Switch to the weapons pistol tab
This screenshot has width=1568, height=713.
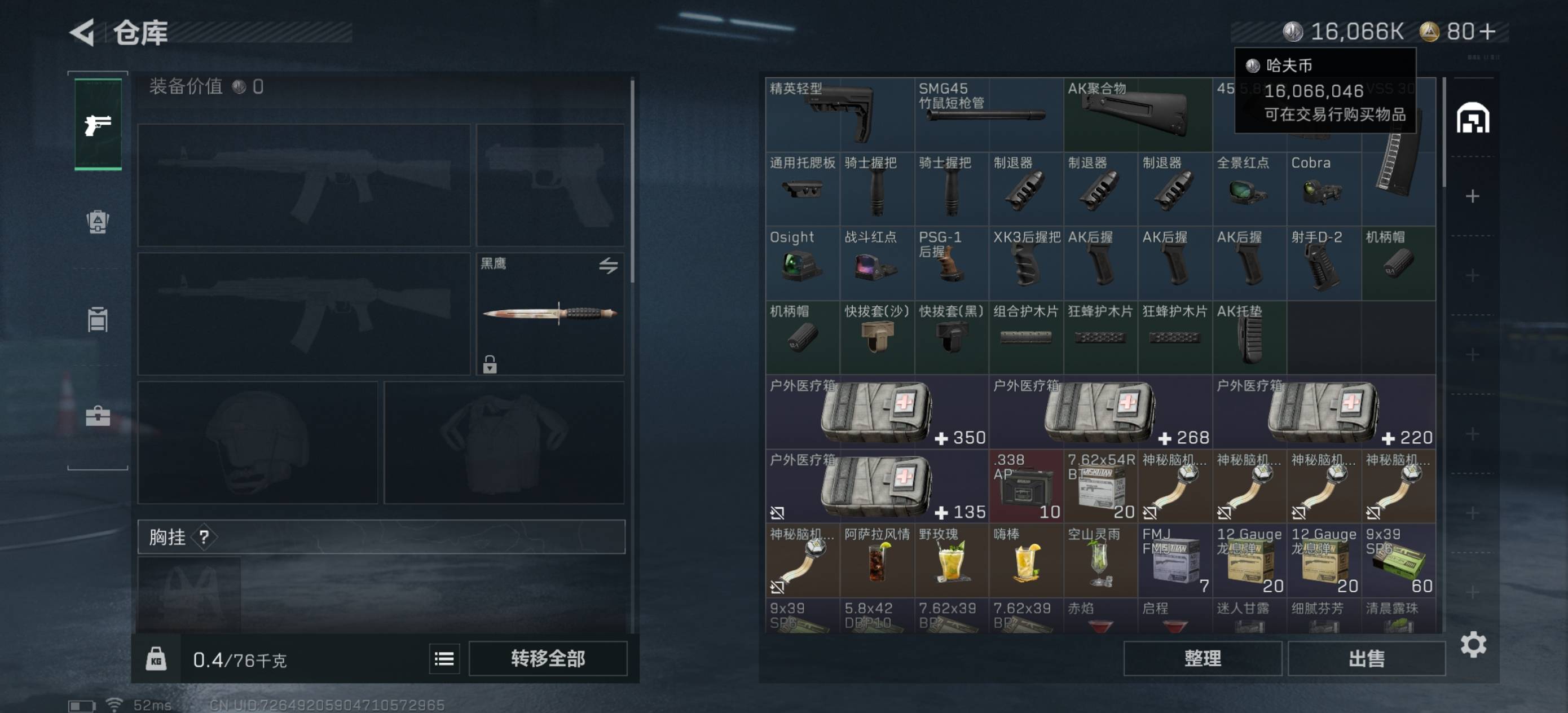coord(98,124)
